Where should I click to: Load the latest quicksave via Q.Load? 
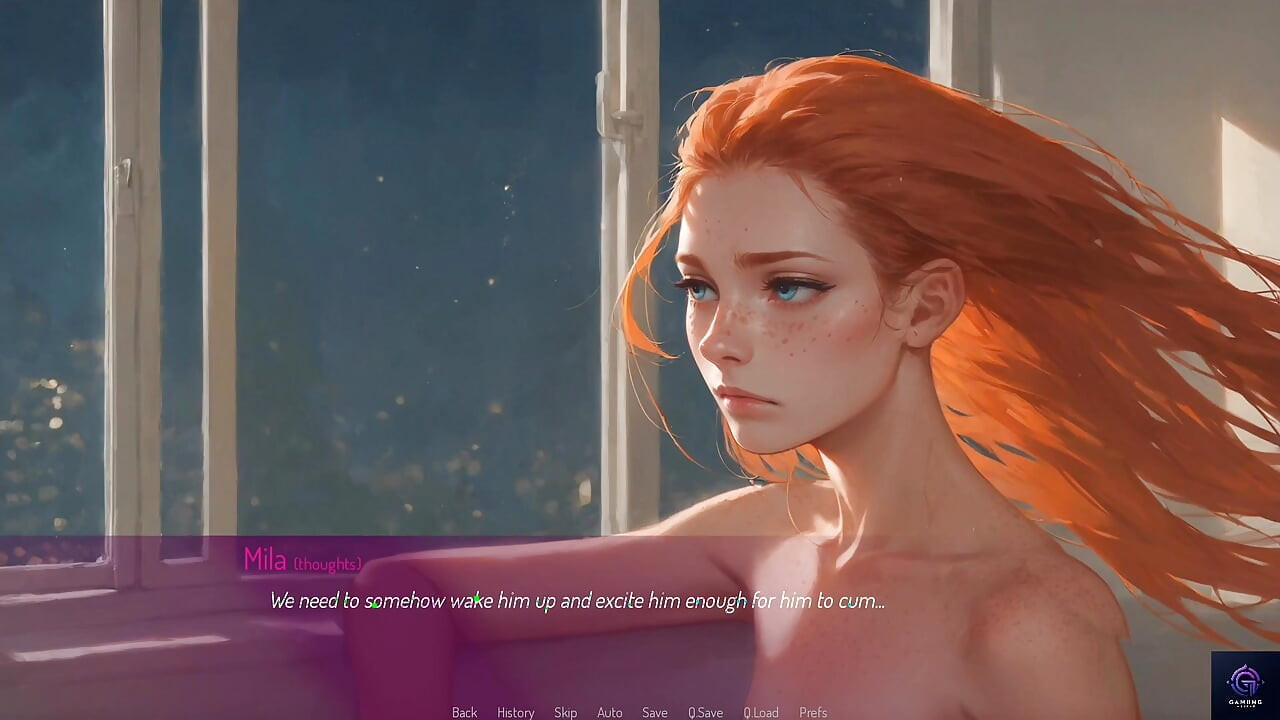pos(761,712)
